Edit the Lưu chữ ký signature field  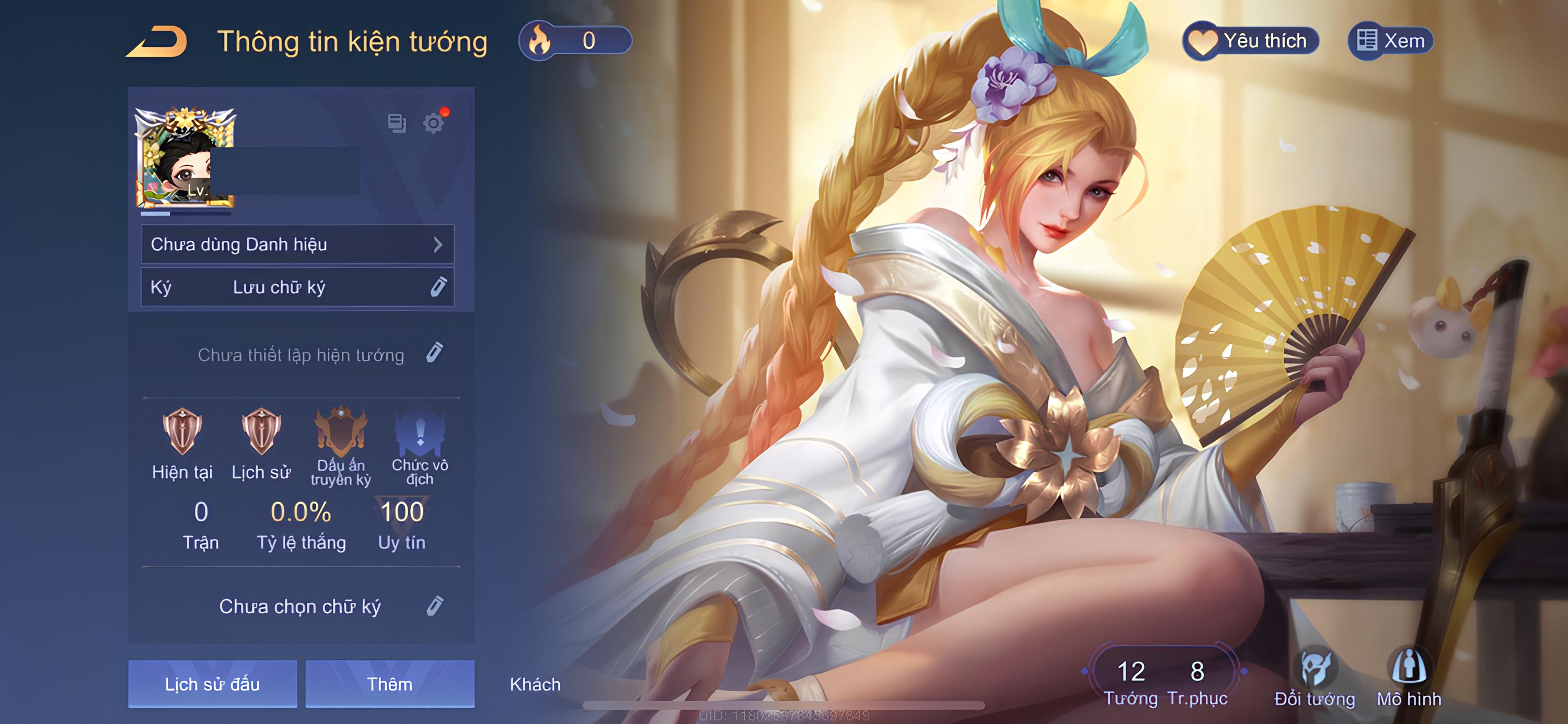point(437,287)
